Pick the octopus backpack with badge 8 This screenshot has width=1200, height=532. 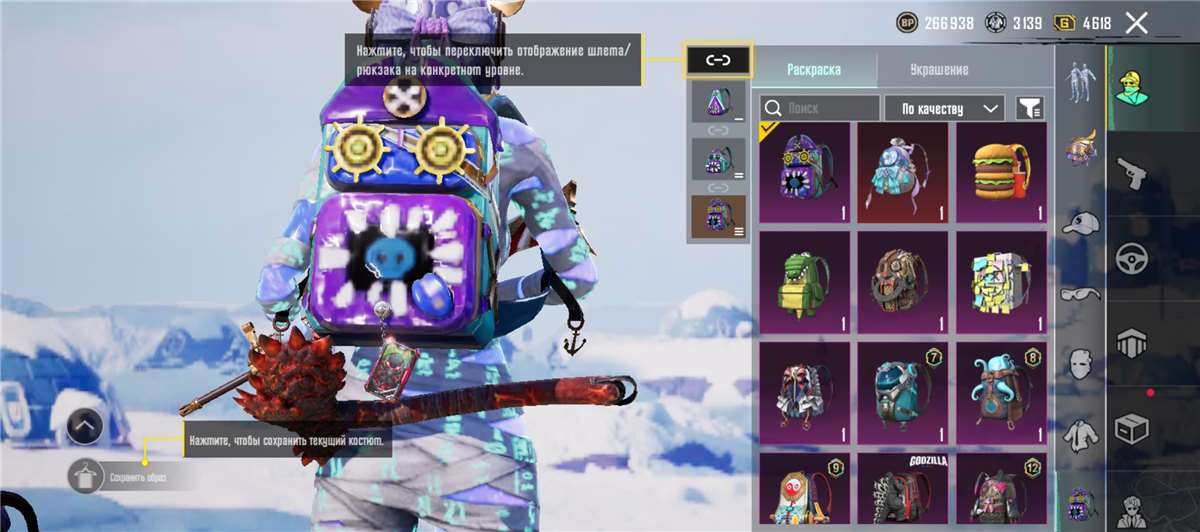[x=1001, y=392]
